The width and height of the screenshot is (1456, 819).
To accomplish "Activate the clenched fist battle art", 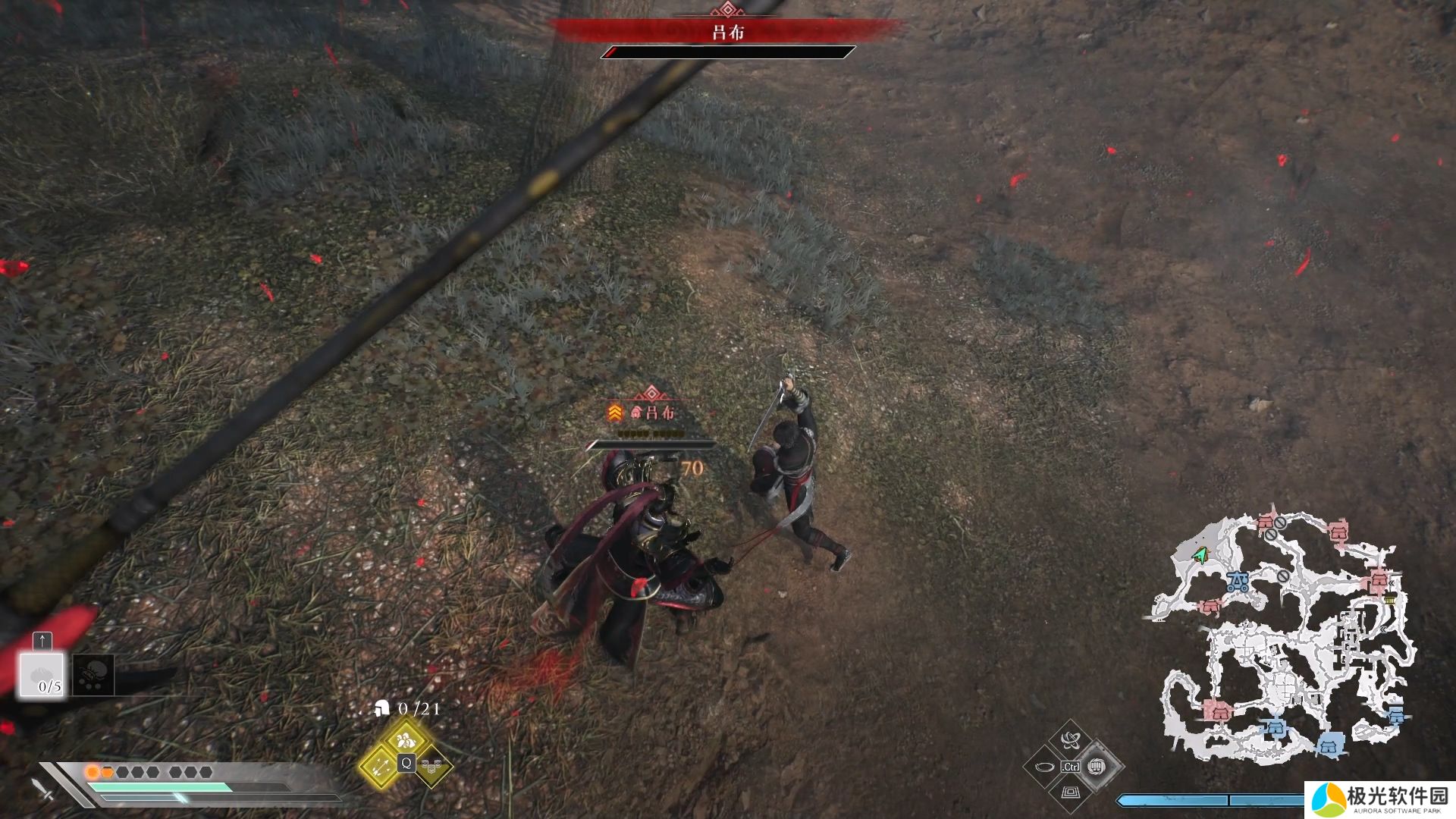I will pyautogui.click(x=1096, y=766).
